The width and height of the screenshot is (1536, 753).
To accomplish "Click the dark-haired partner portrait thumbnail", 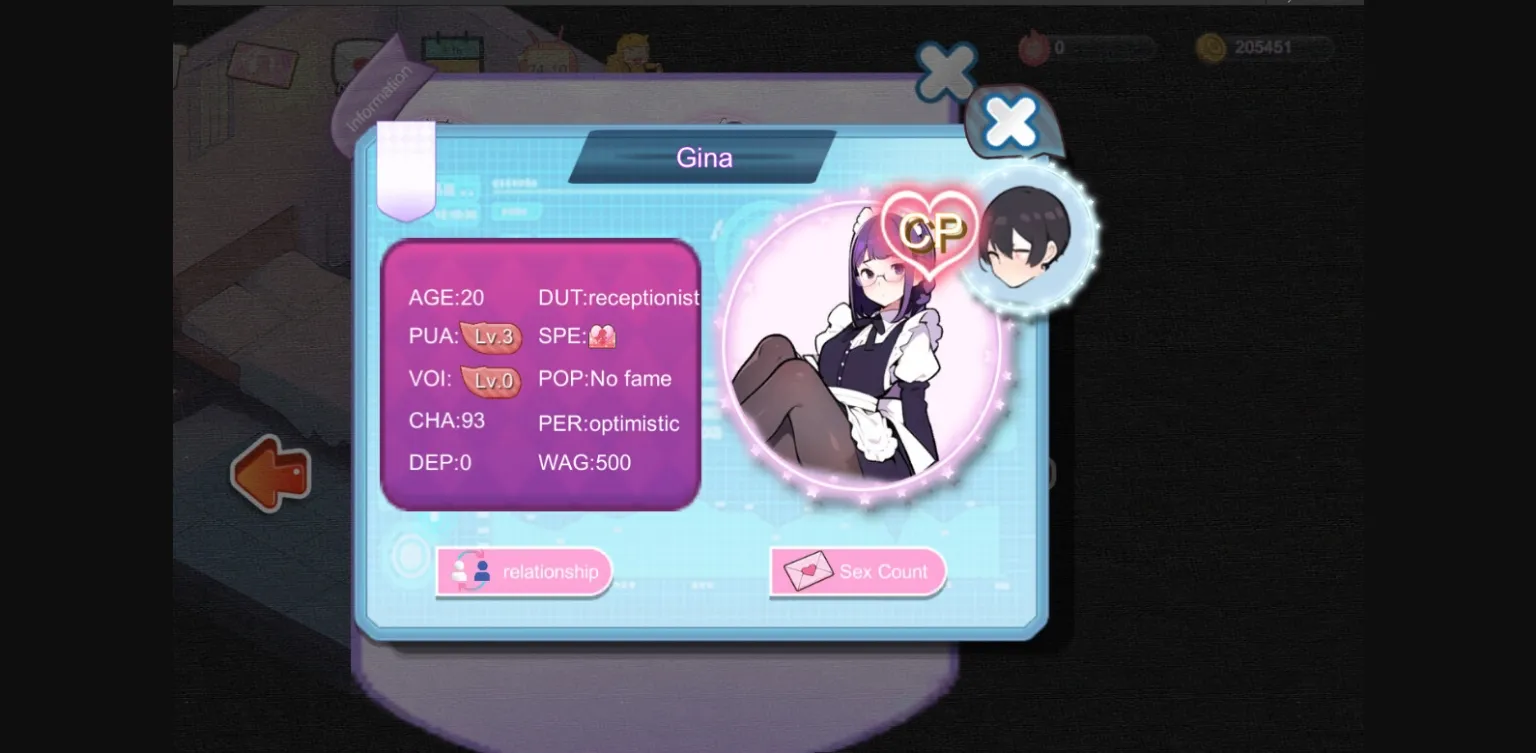I will (x=1024, y=232).
